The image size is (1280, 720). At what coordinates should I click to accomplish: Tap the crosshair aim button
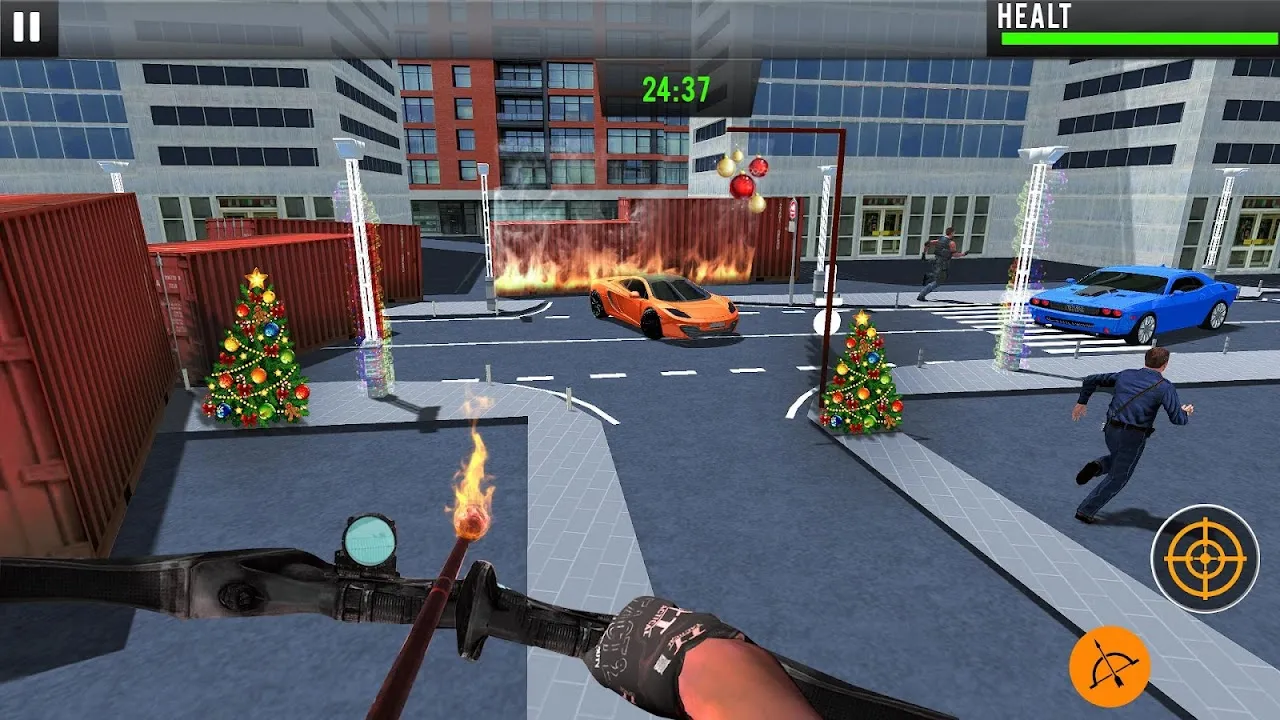1204,558
